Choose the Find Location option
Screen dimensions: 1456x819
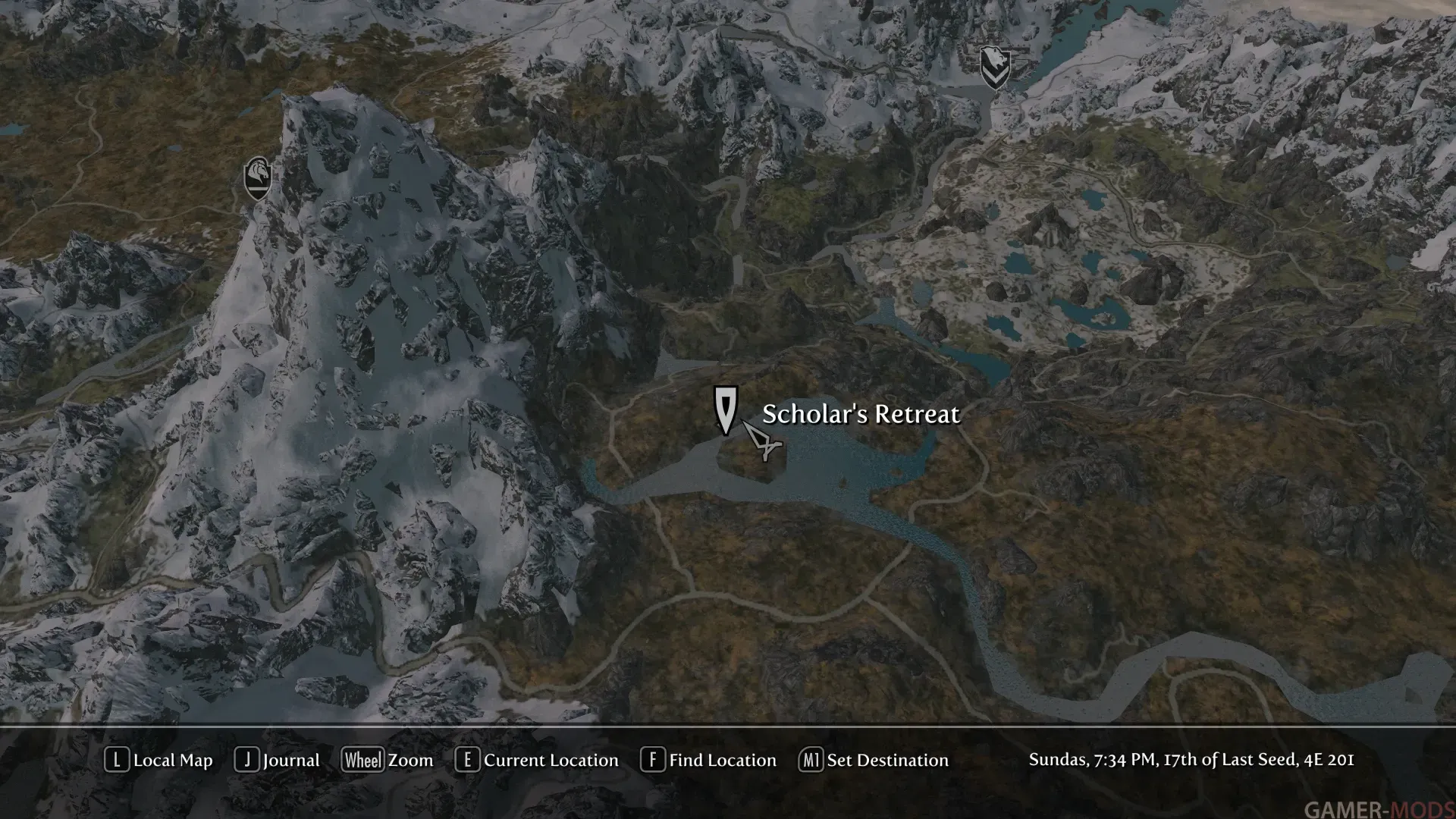[709, 760]
